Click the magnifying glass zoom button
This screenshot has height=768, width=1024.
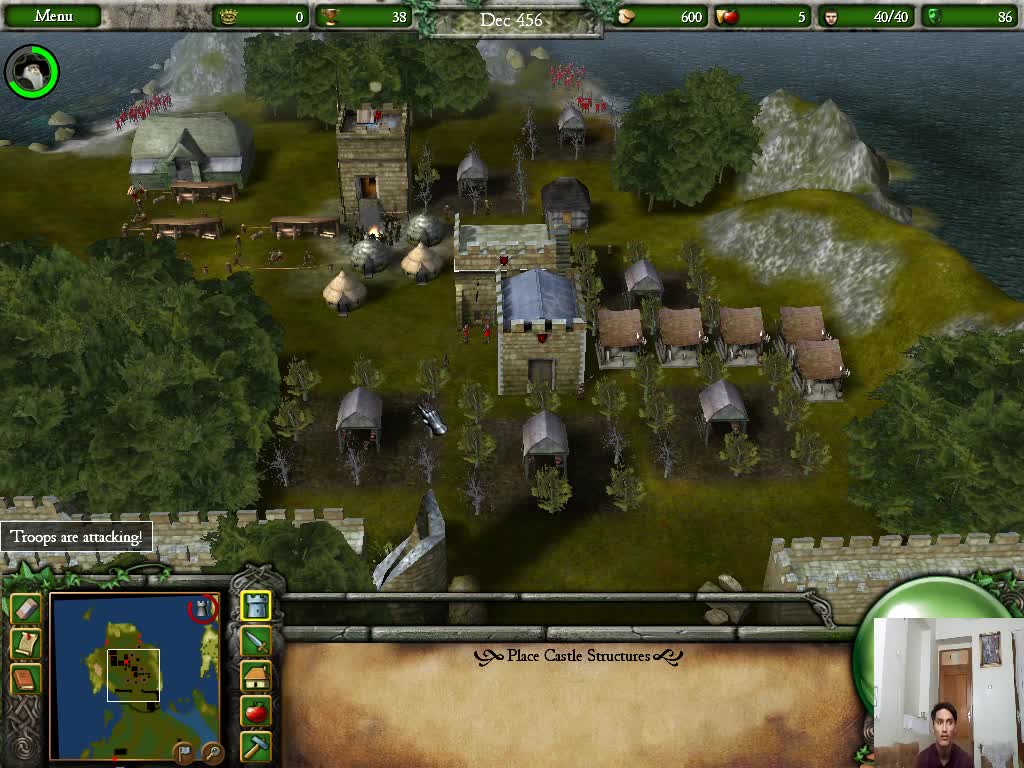click(x=211, y=751)
